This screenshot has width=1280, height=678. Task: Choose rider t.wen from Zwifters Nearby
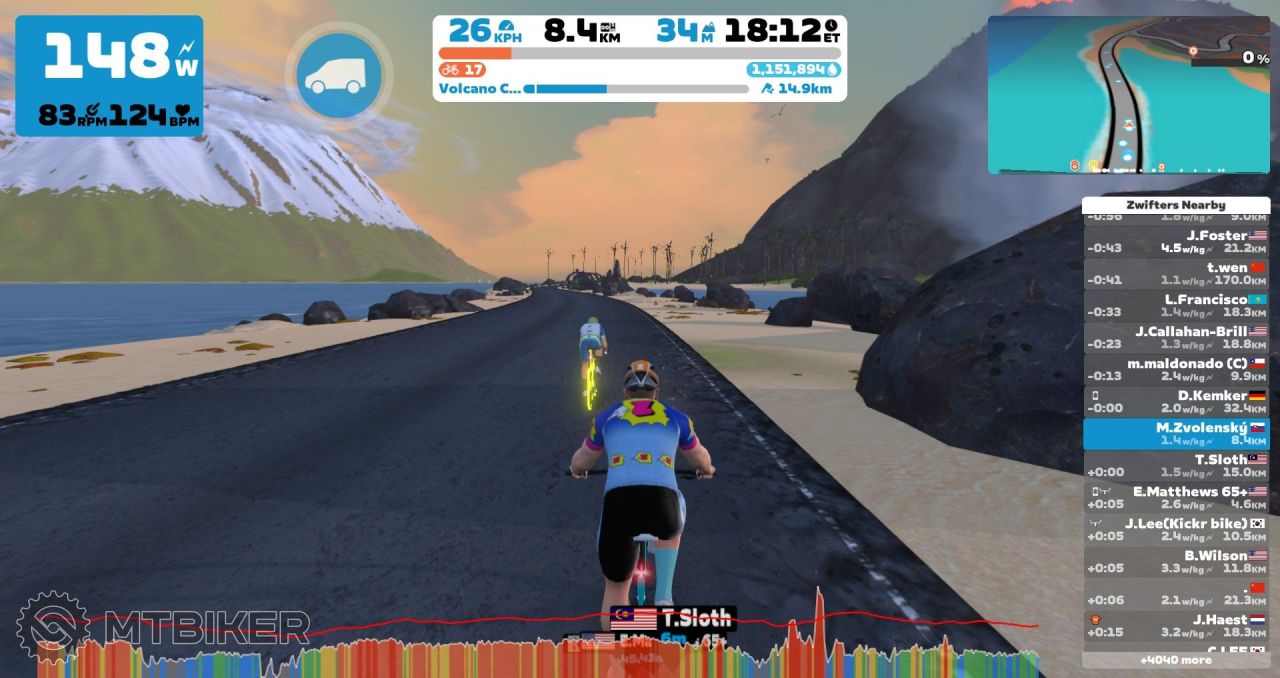point(1176,274)
